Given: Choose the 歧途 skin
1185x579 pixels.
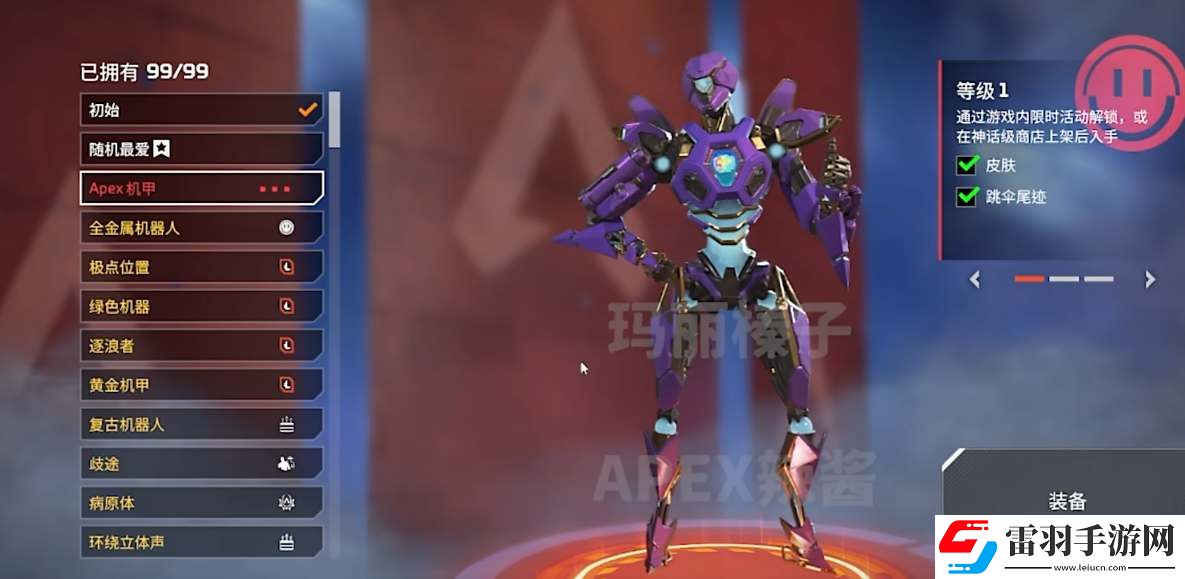Looking at the screenshot, I should (x=200, y=463).
